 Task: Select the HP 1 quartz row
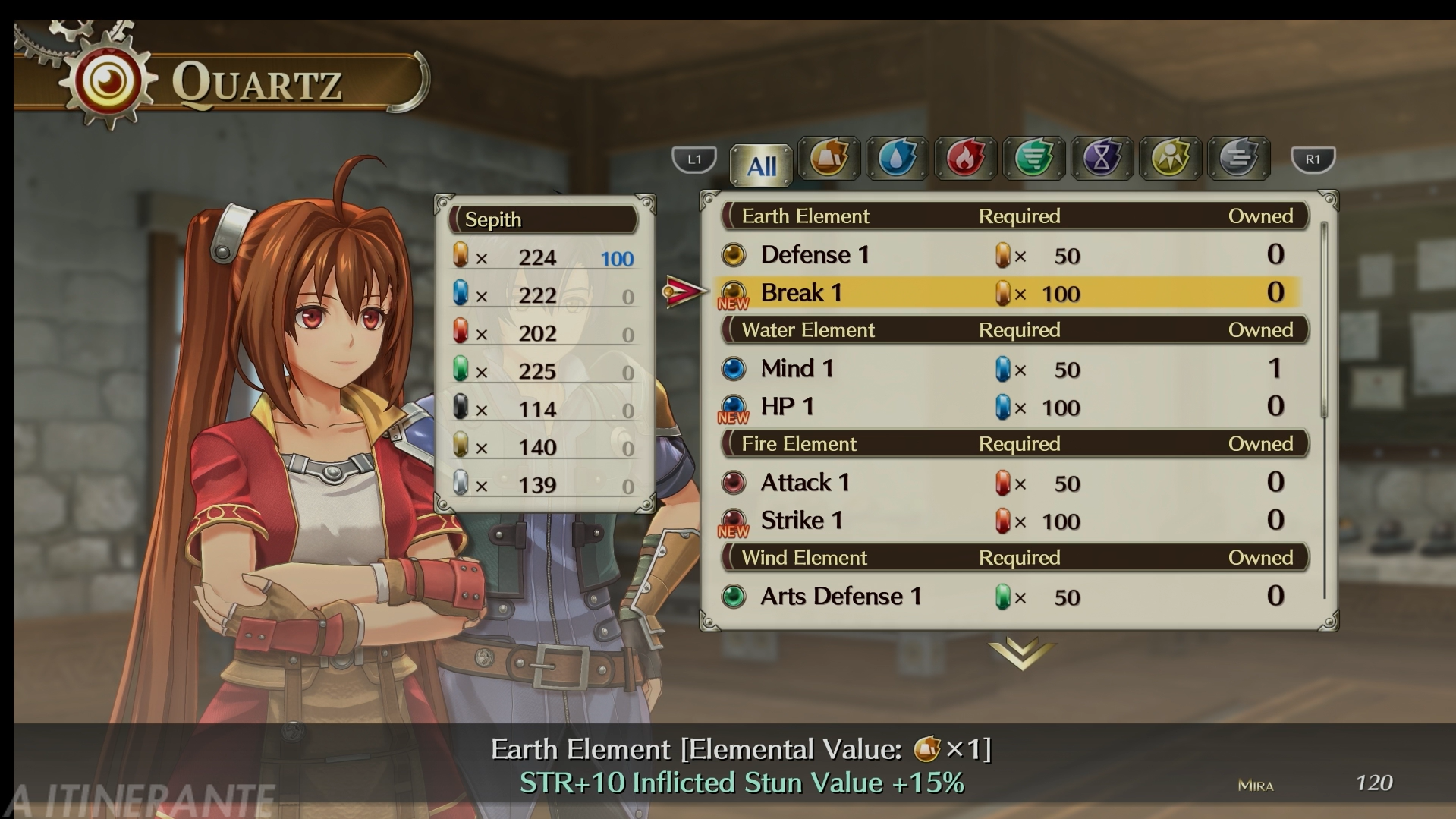click(x=1009, y=407)
